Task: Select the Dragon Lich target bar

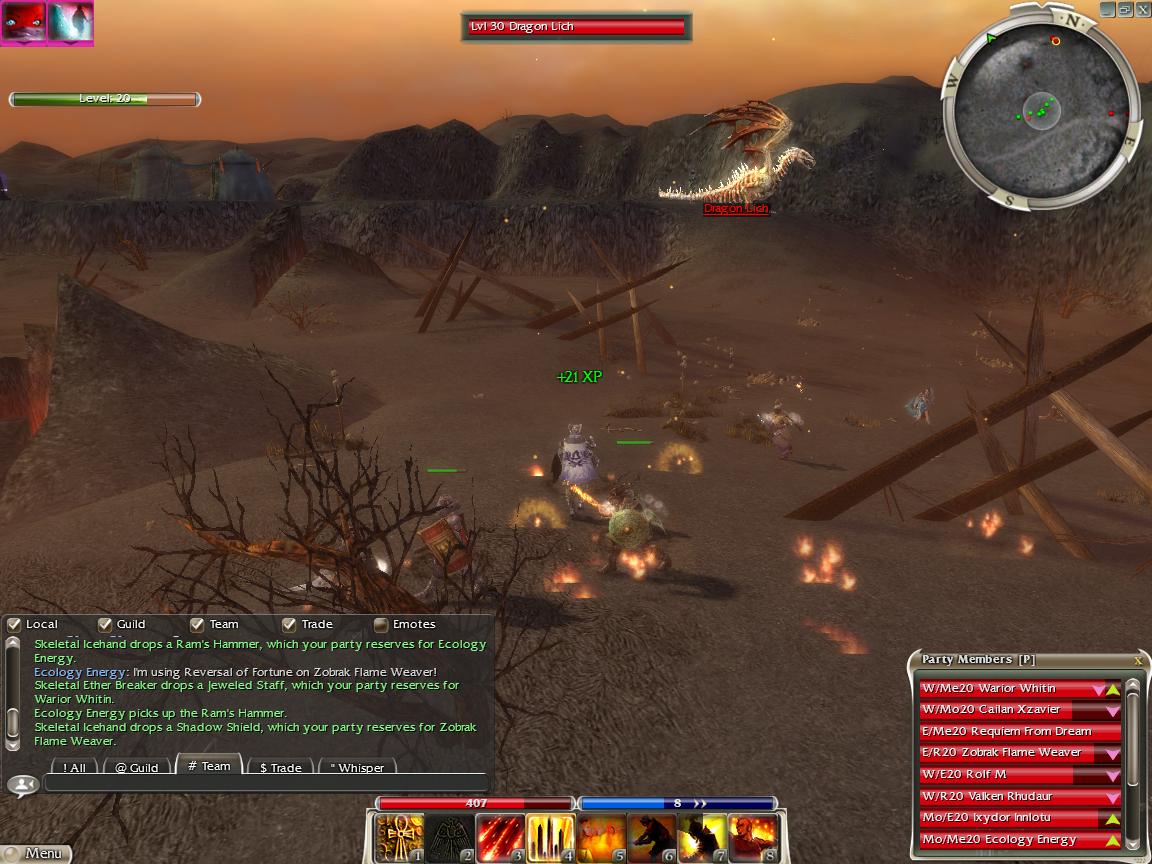Action: (577, 27)
